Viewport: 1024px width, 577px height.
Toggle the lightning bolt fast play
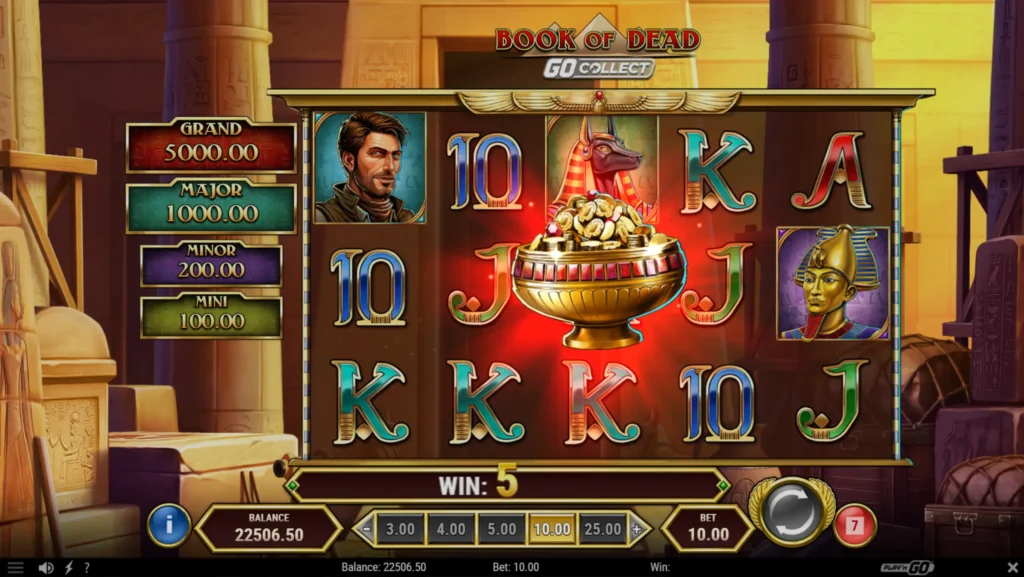(x=68, y=568)
